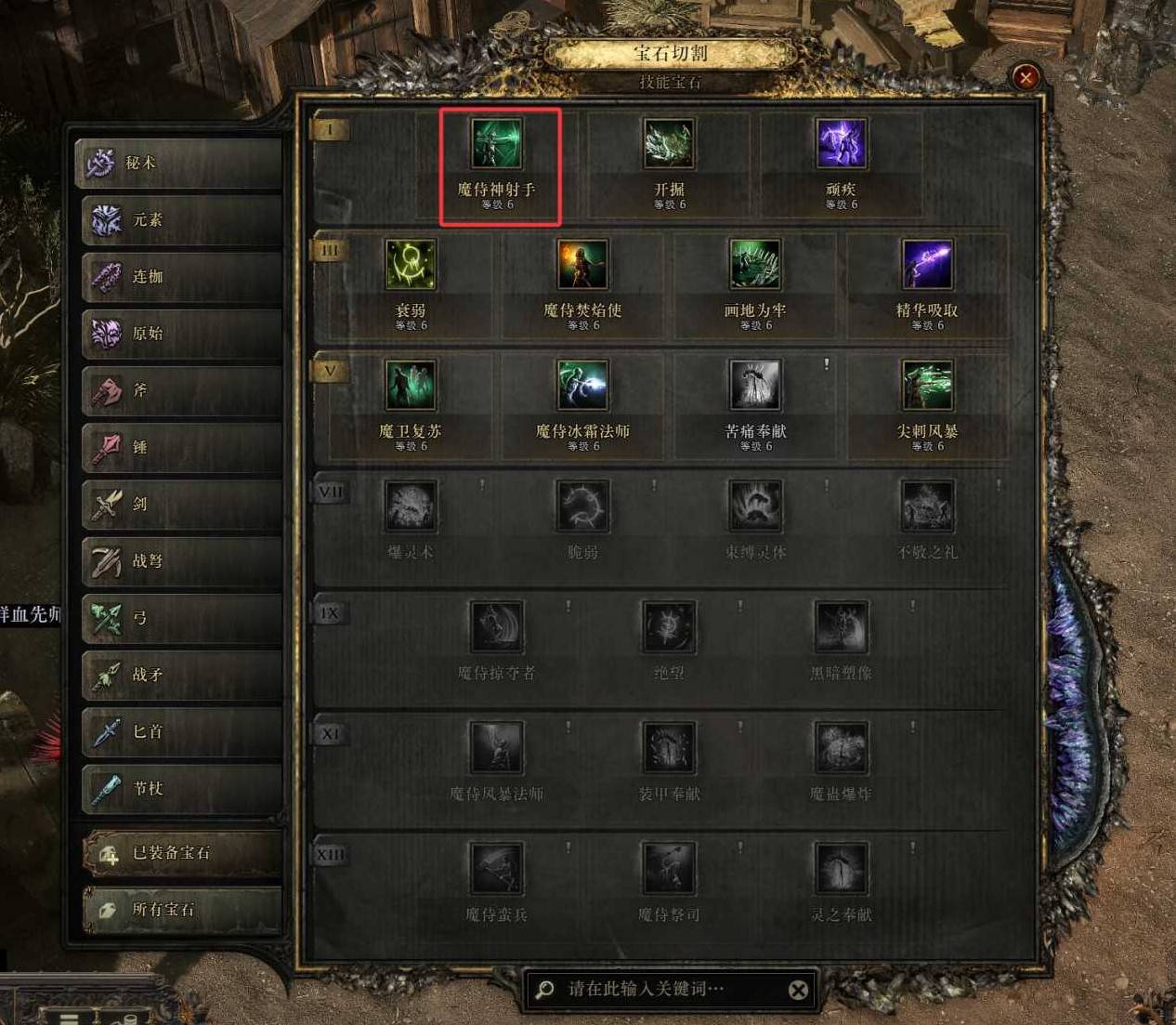Viewport: 1176px width, 1025px height.
Task: Switch to the 战弩 crossbow category
Action: (181, 561)
